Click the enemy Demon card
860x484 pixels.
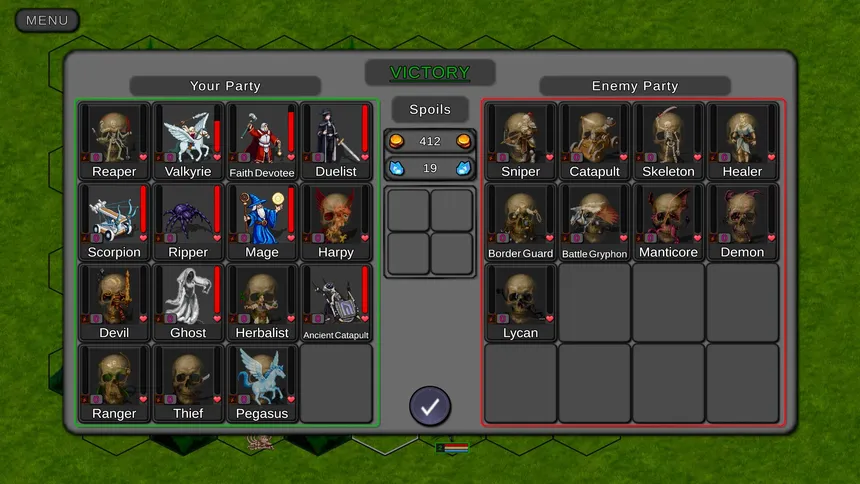[x=743, y=222]
